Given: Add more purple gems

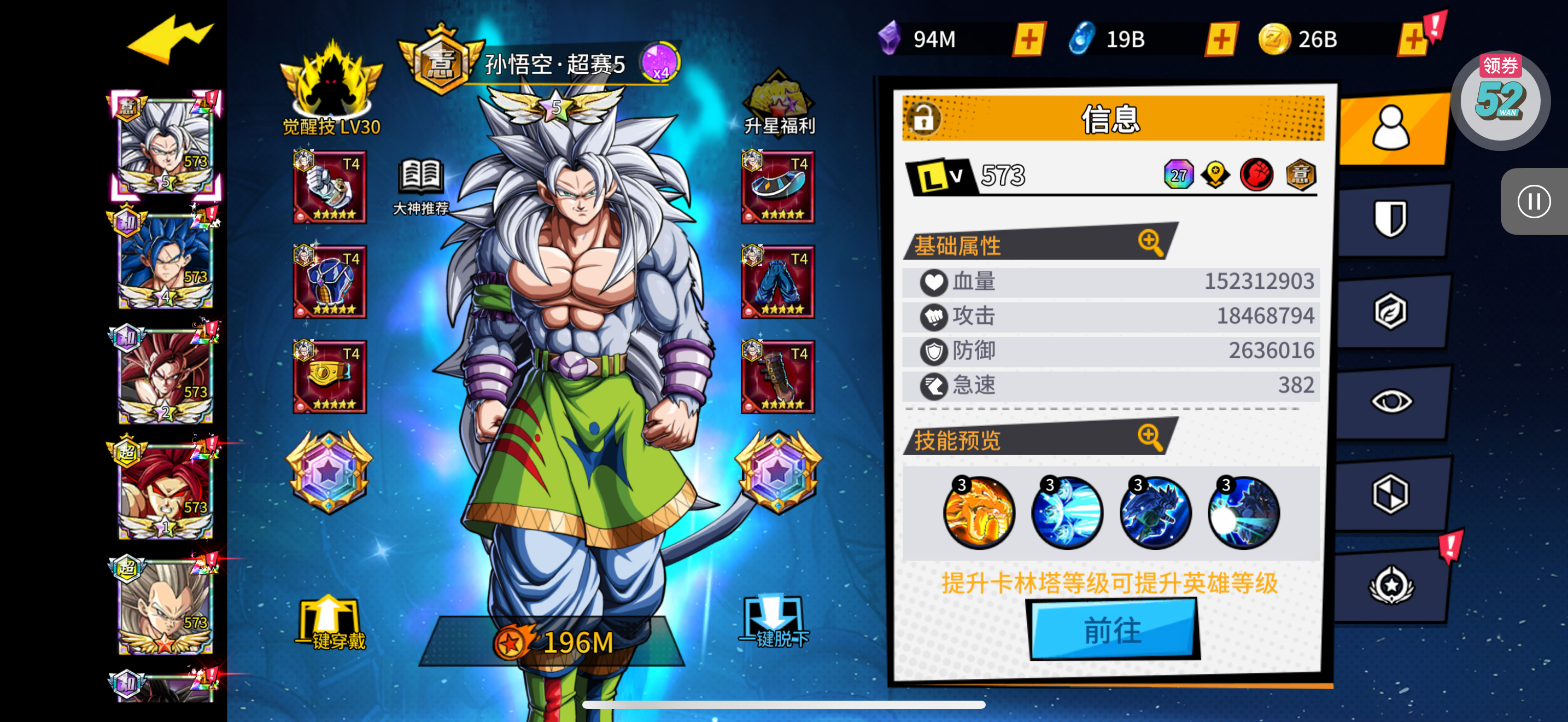Looking at the screenshot, I should tap(1028, 39).
